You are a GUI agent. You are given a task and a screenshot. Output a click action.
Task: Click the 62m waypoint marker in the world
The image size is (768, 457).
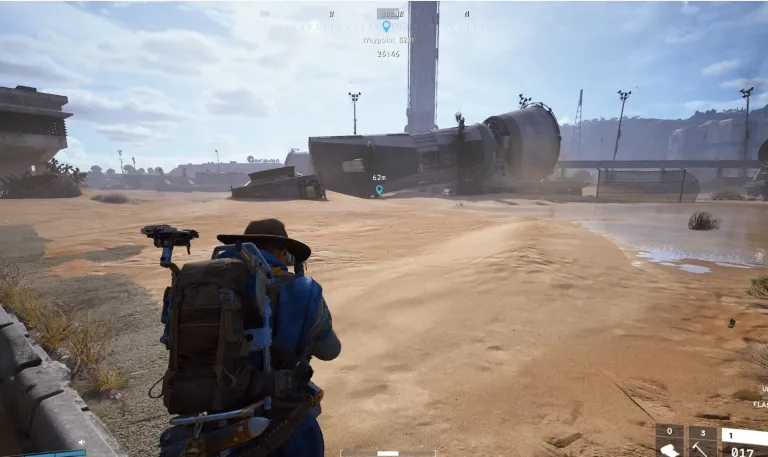378,189
